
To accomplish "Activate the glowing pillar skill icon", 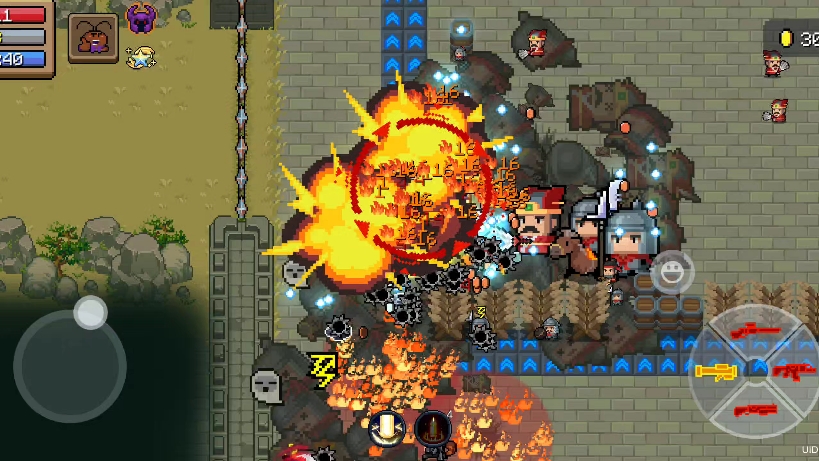I will [x=385, y=430].
